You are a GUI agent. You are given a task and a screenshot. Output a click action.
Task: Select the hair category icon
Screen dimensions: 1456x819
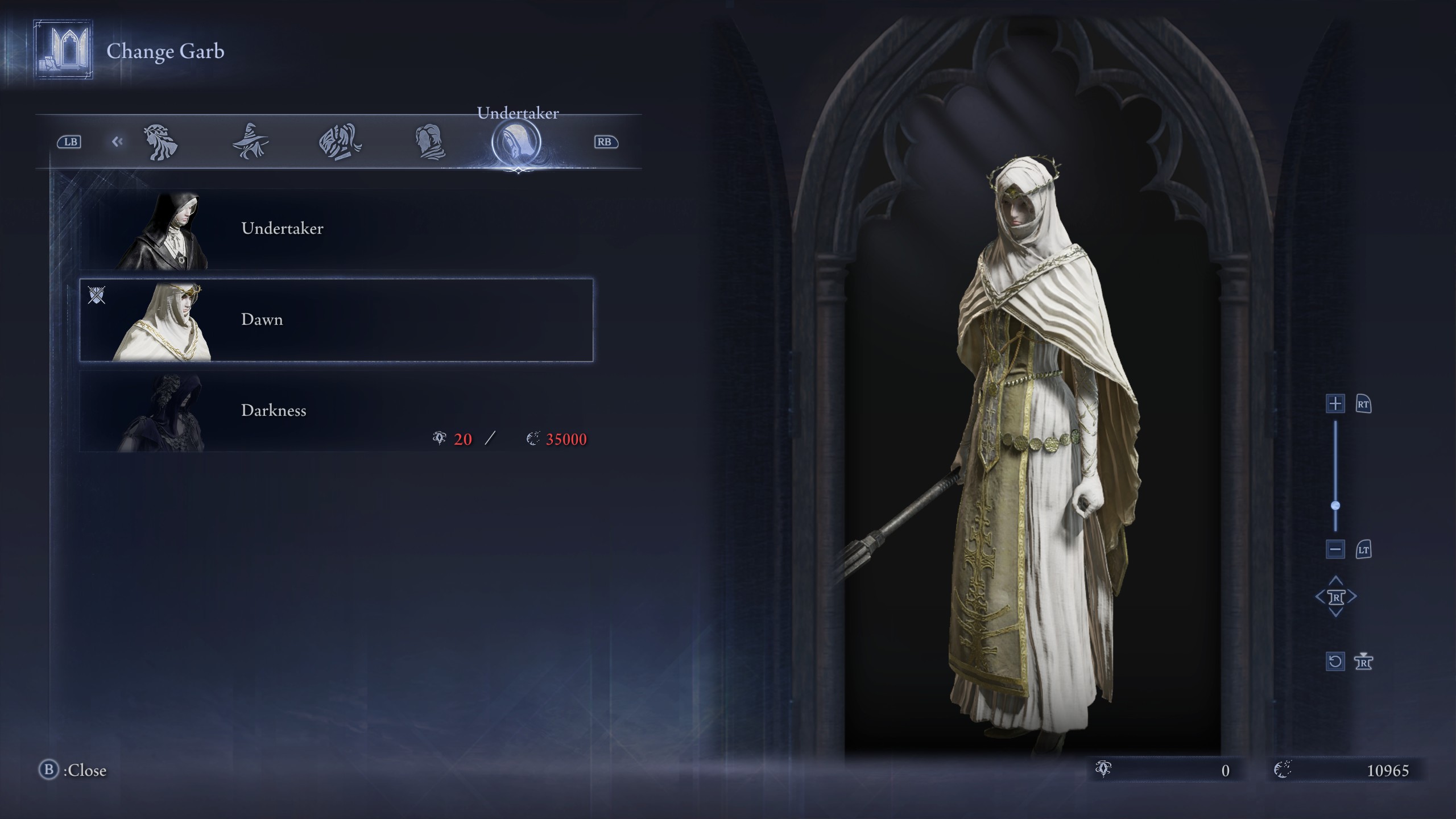pos(161,143)
